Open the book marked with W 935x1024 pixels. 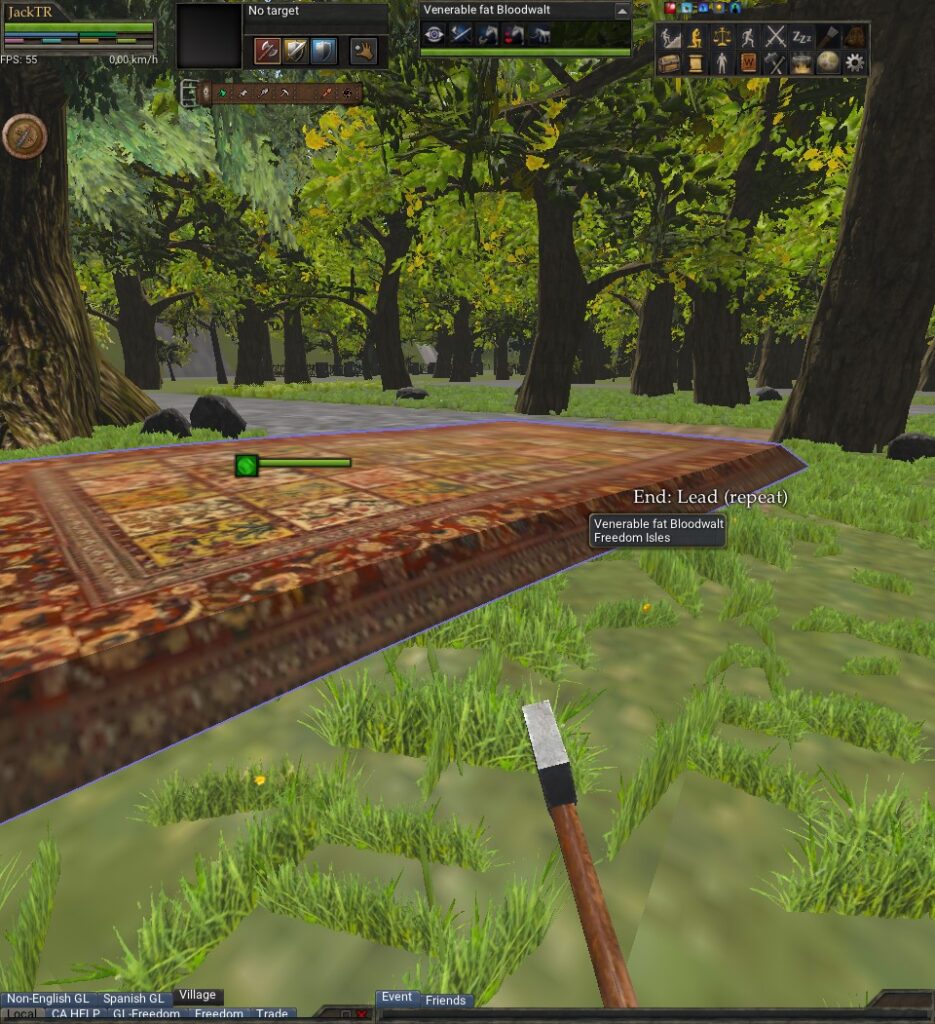pos(749,63)
